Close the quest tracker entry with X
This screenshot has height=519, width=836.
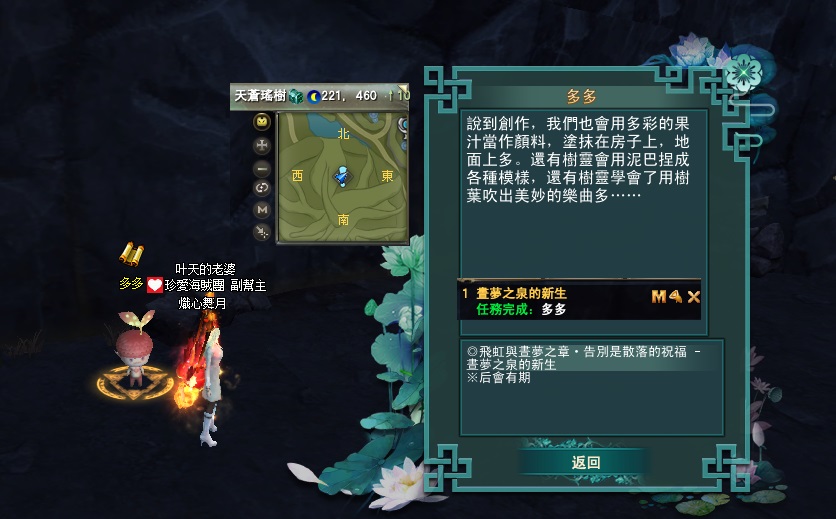[693, 296]
